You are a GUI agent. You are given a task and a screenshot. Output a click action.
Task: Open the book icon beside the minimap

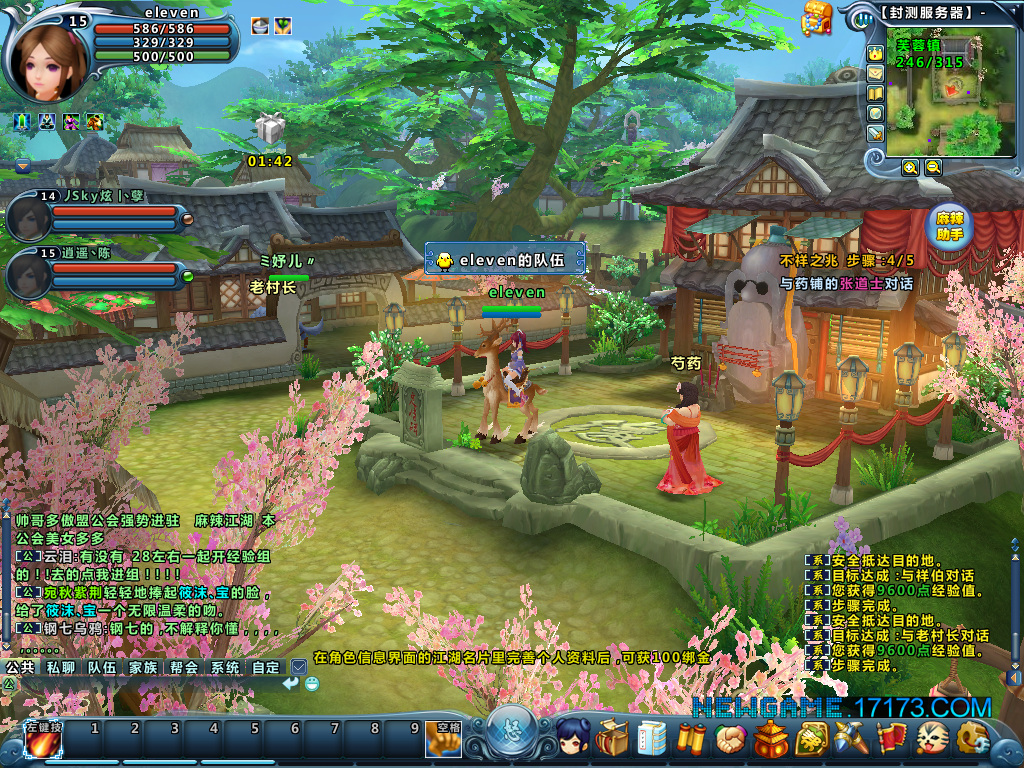click(875, 93)
